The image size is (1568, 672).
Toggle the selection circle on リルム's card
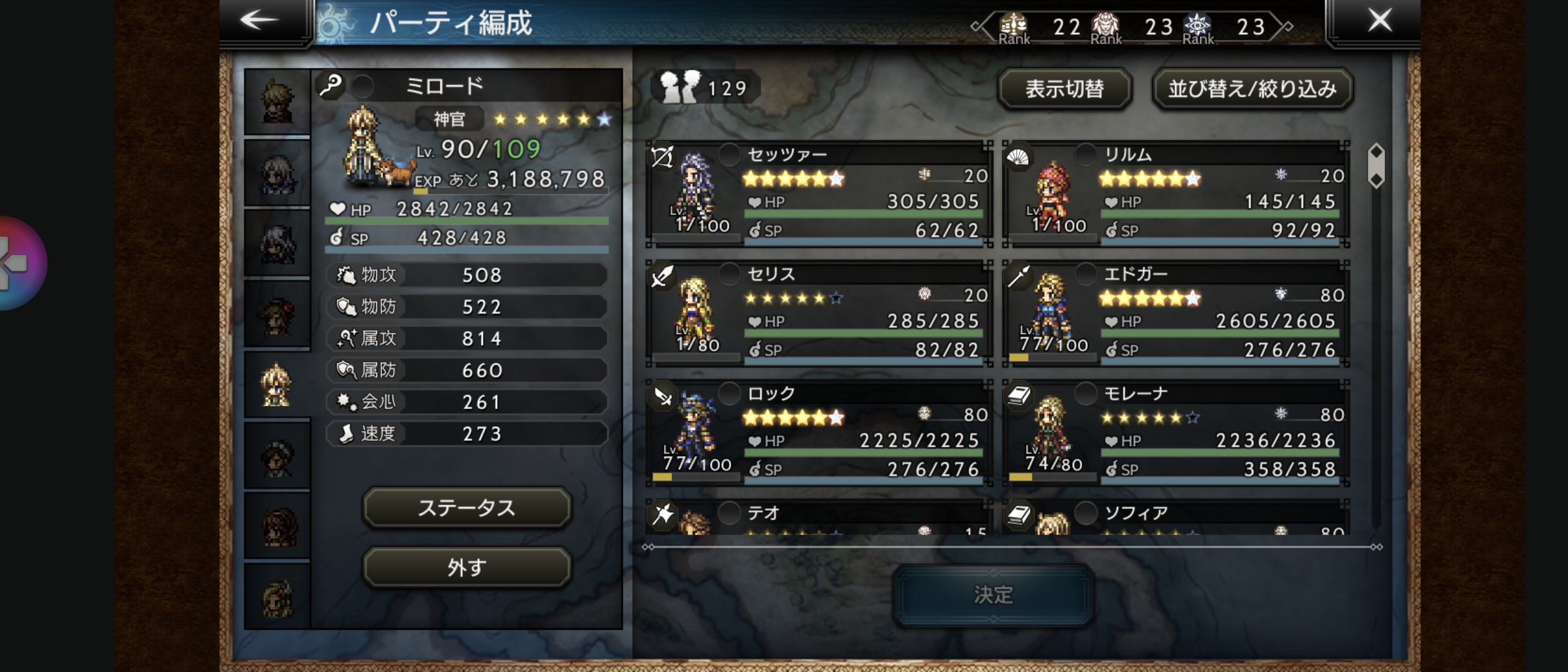(1086, 153)
